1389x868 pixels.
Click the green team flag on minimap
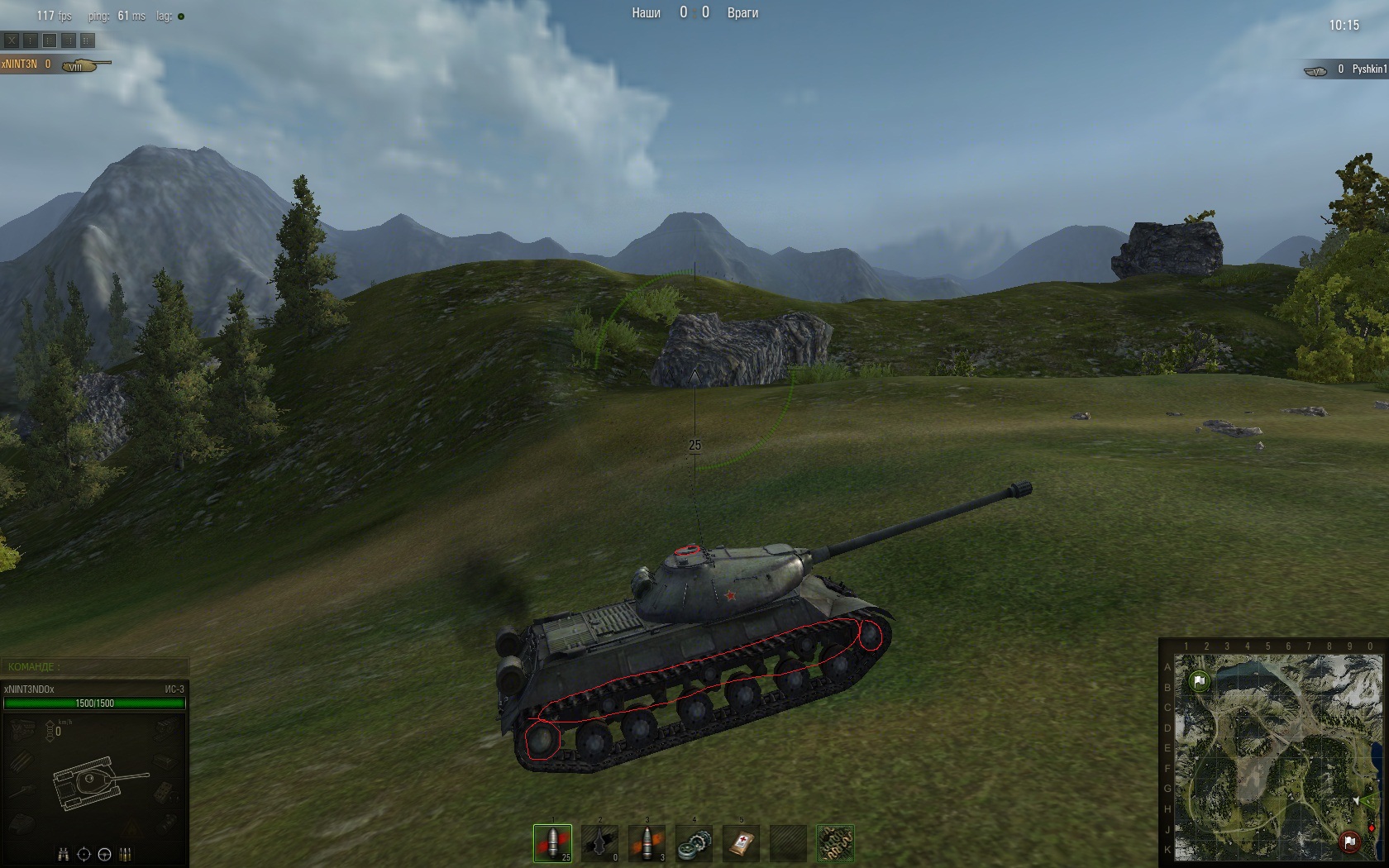pos(1199,681)
